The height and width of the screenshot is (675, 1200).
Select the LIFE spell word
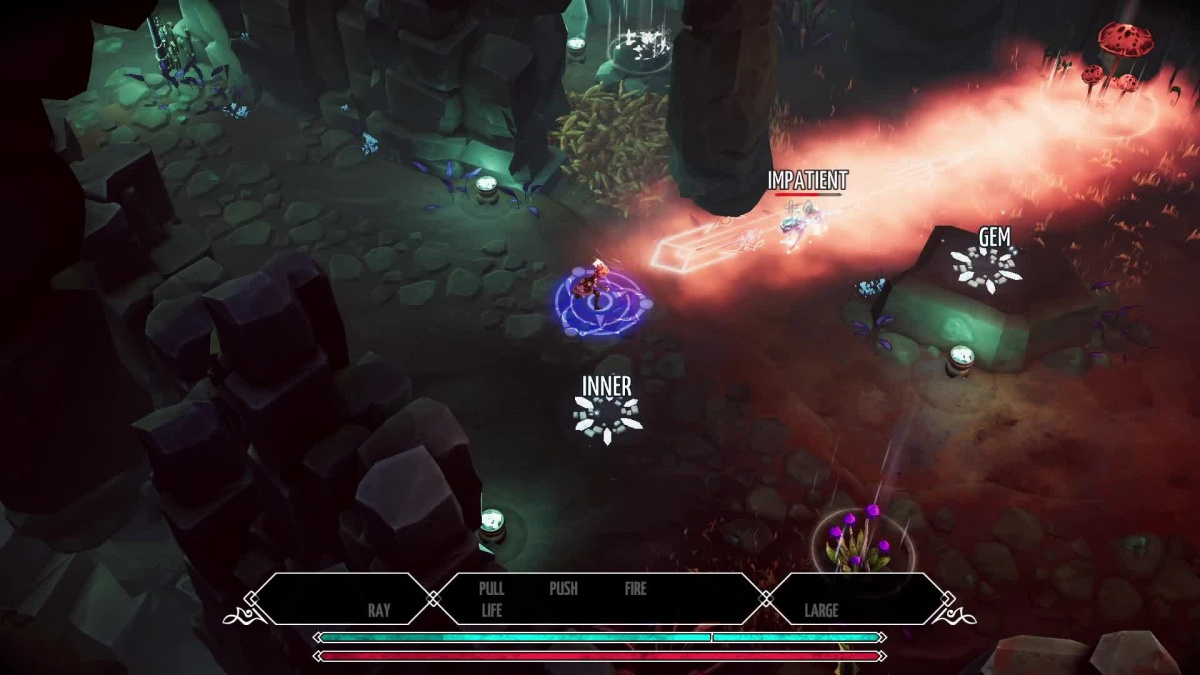pos(491,610)
